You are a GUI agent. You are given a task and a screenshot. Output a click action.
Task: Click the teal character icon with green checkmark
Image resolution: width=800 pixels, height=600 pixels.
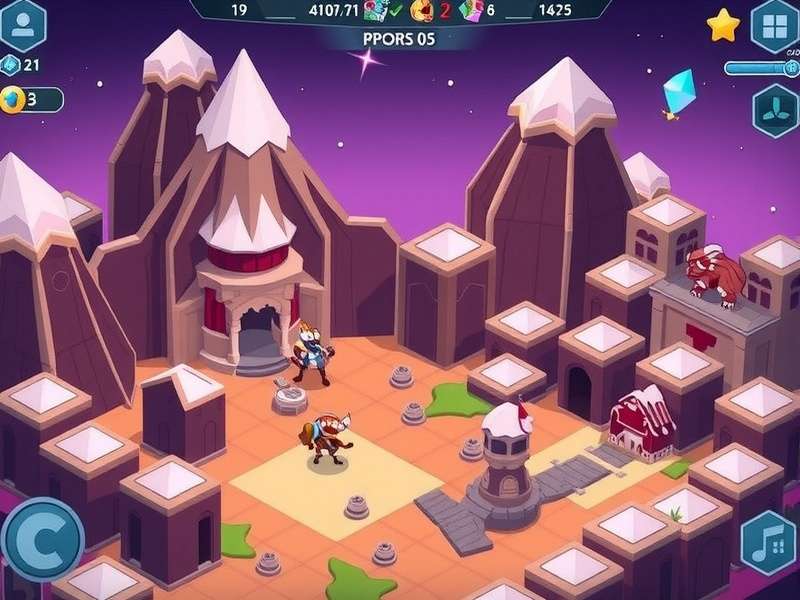(x=377, y=11)
